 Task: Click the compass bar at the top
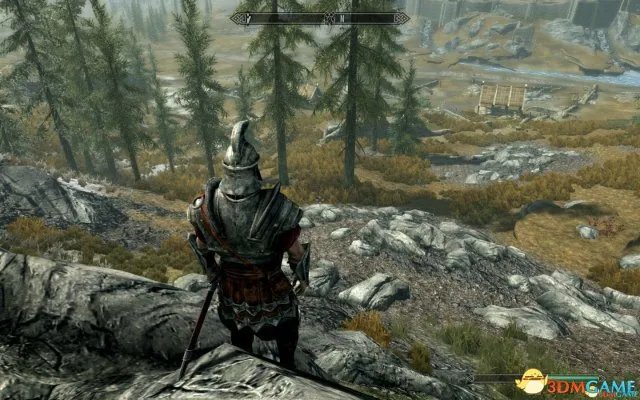coord(320,18)
